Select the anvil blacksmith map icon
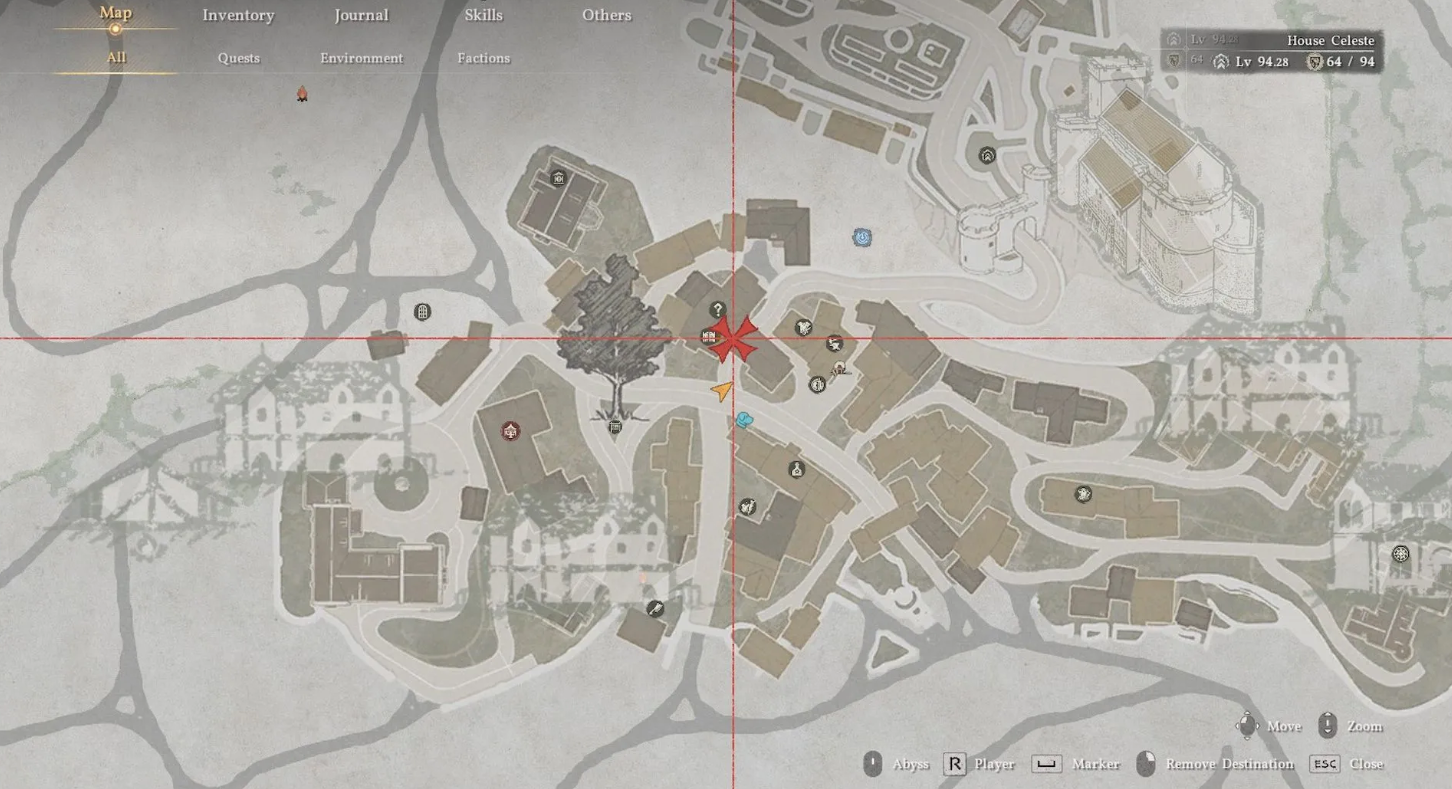1452x789 pixels. [834, 345]
